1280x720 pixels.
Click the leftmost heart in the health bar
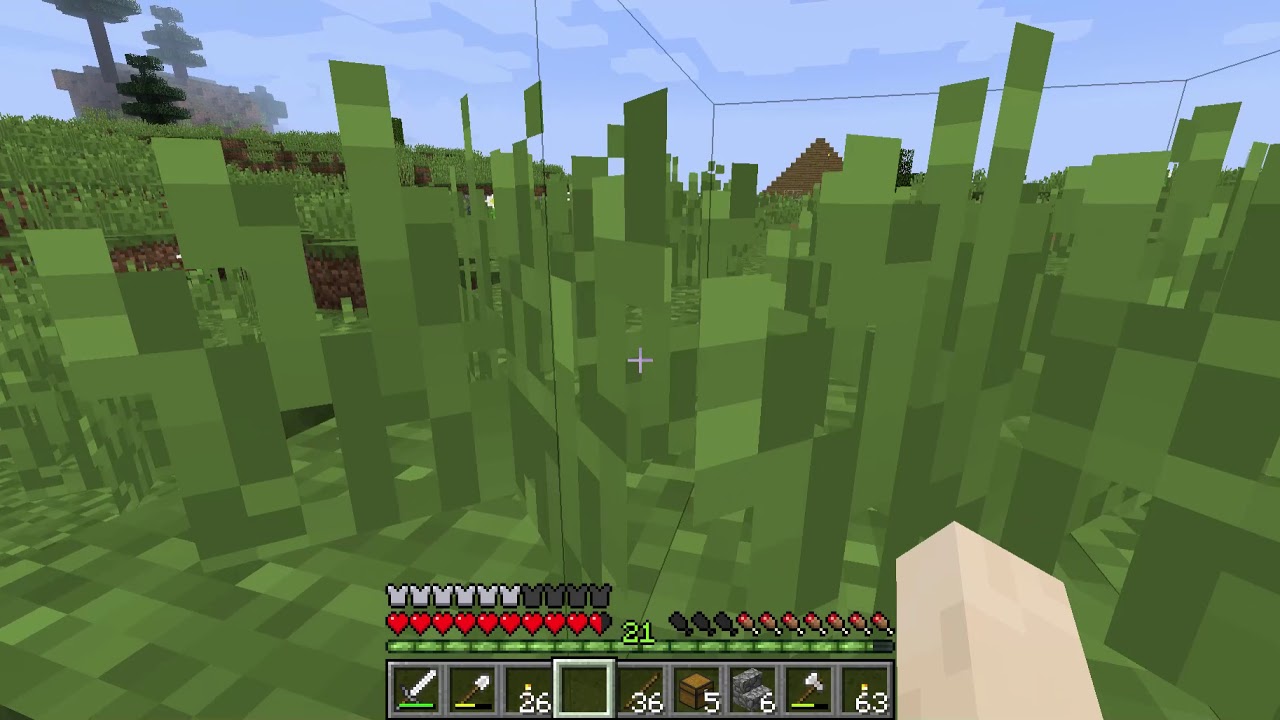[395, 621]
